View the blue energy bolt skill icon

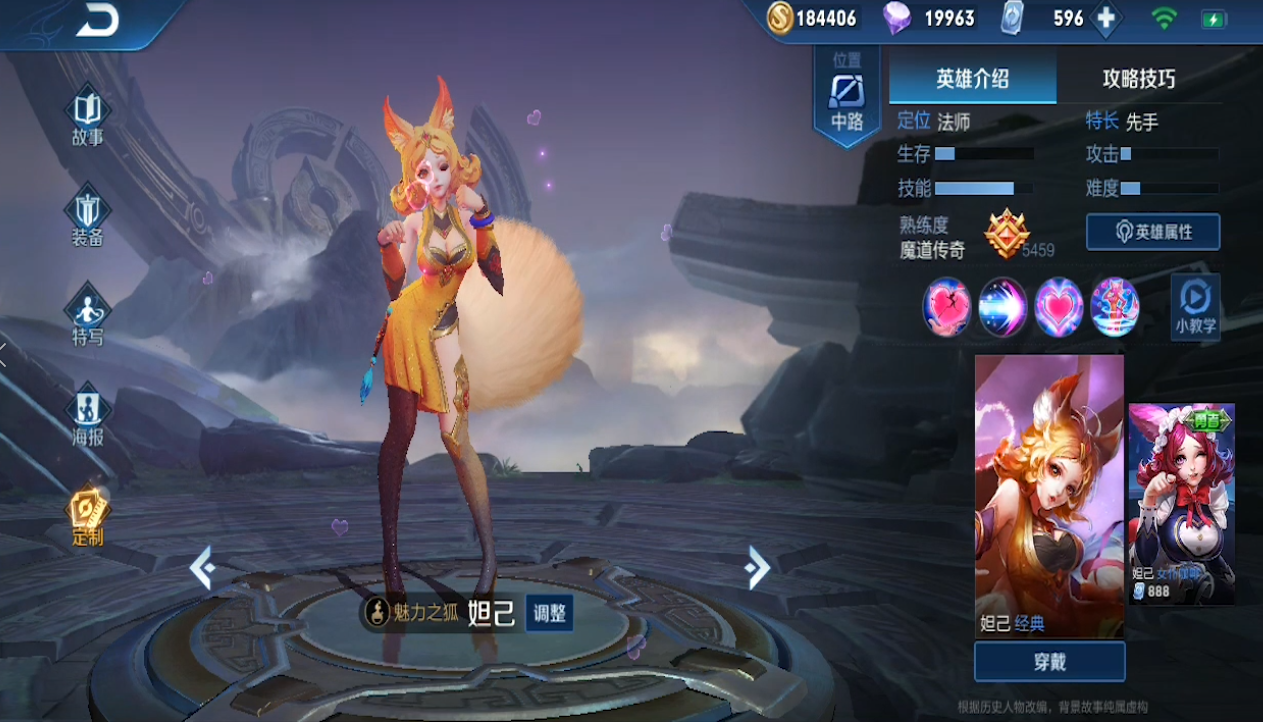point(1003,307)
